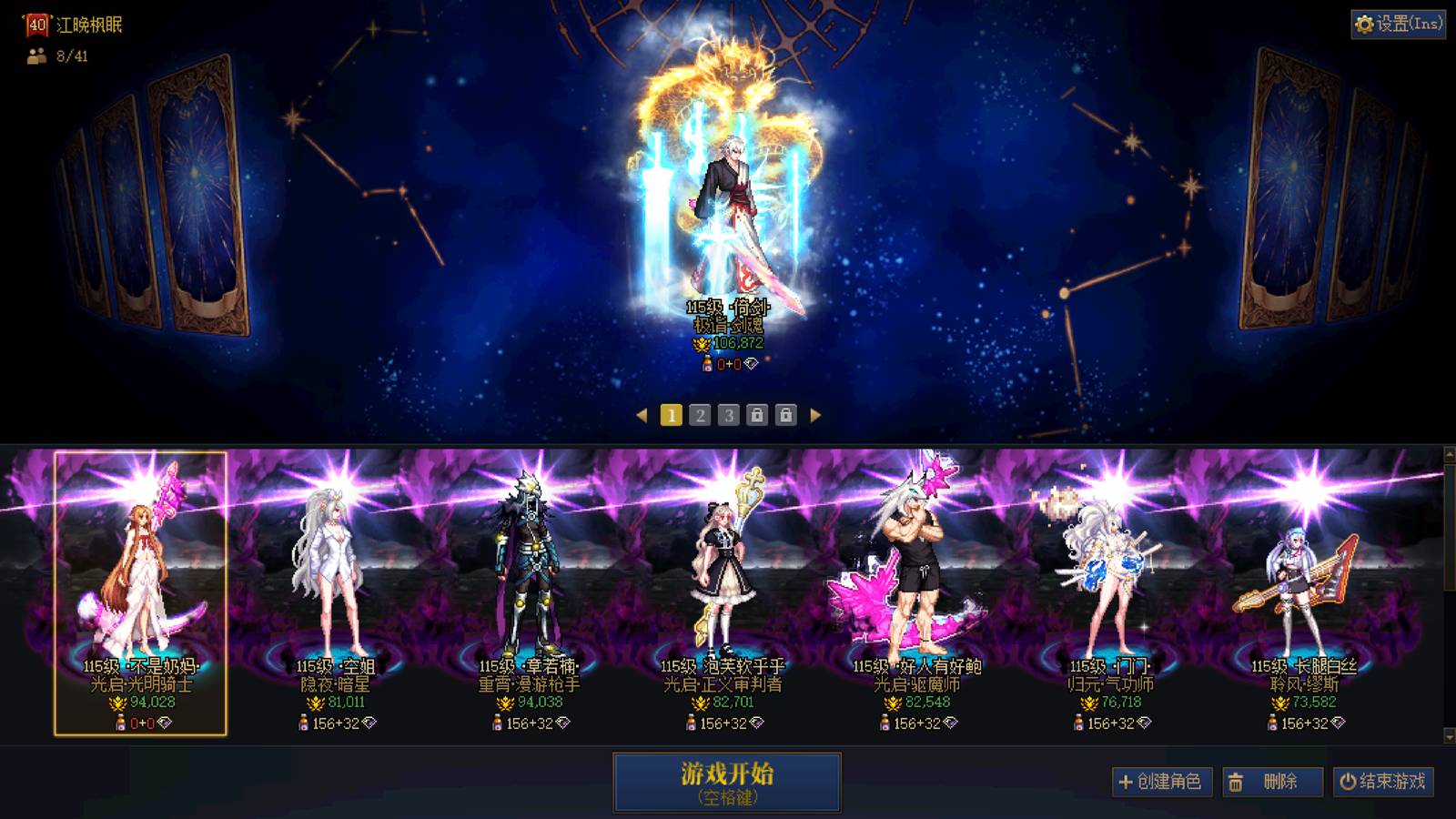The image size is (1456, 819).
Task: Click the fatigue potion icon showing 0+0
Action: pos(708,364)
